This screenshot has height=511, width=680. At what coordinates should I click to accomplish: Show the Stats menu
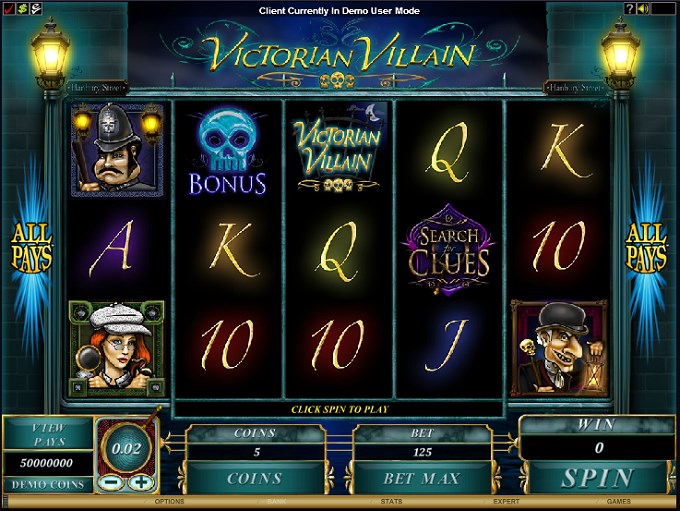(391, 501)
